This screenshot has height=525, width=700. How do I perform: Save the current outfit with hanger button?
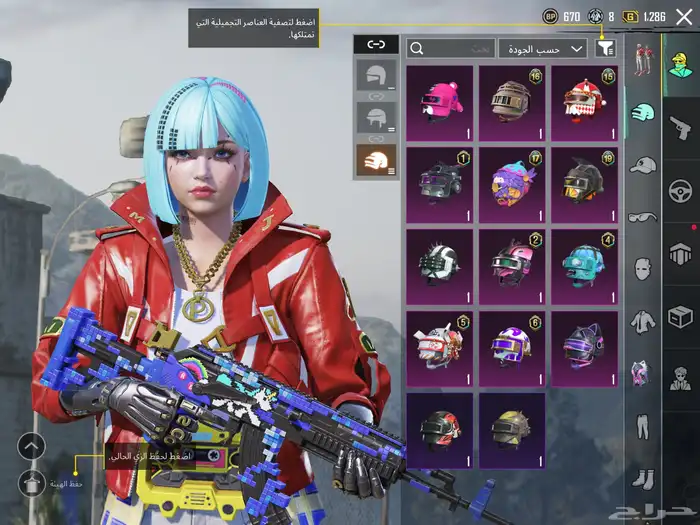[32, 482]
